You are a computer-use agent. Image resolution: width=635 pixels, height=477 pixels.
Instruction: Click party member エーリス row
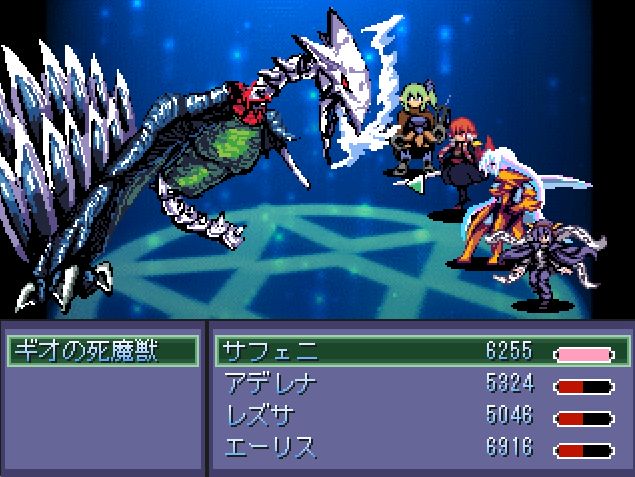click(x=420, y=447)
